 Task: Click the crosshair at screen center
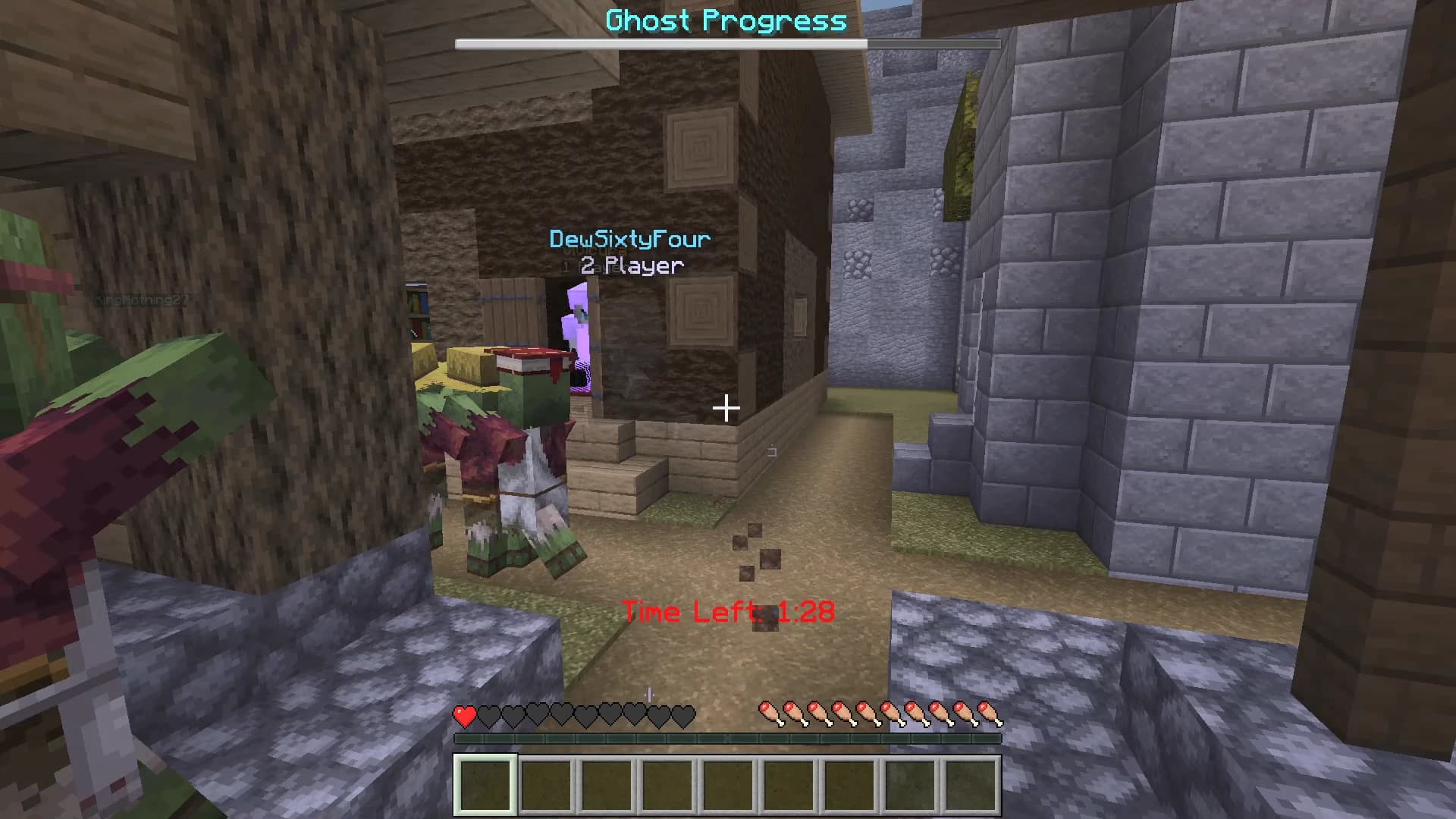[x=726, y=409]
